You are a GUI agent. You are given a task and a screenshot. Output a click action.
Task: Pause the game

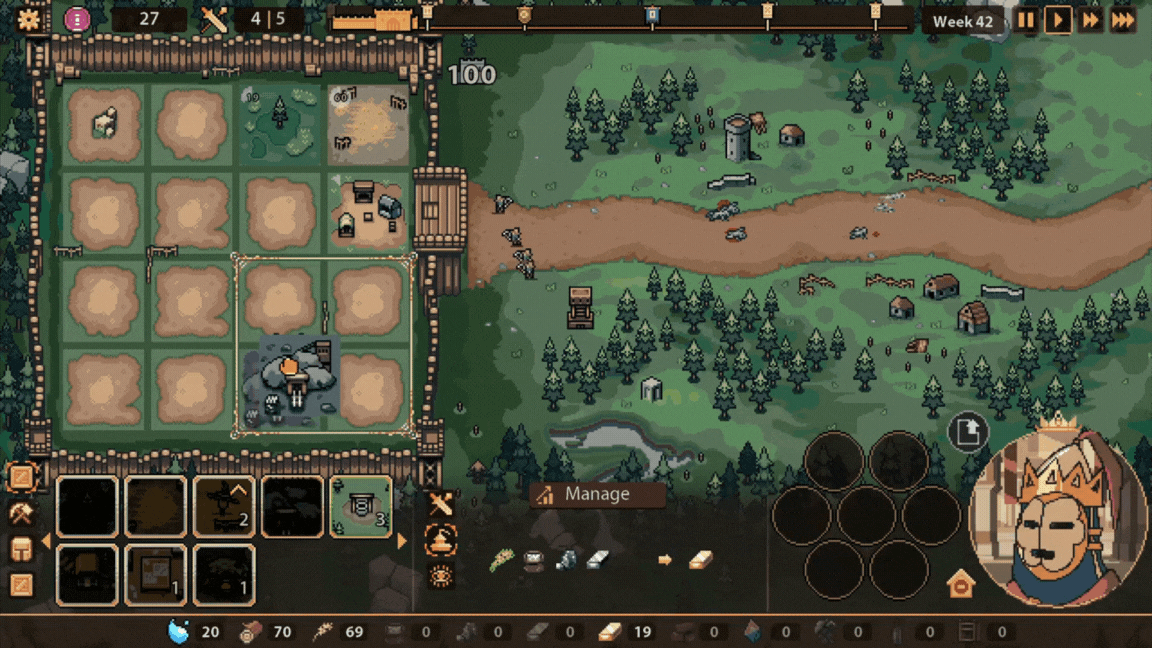(x=1026, y=20)
